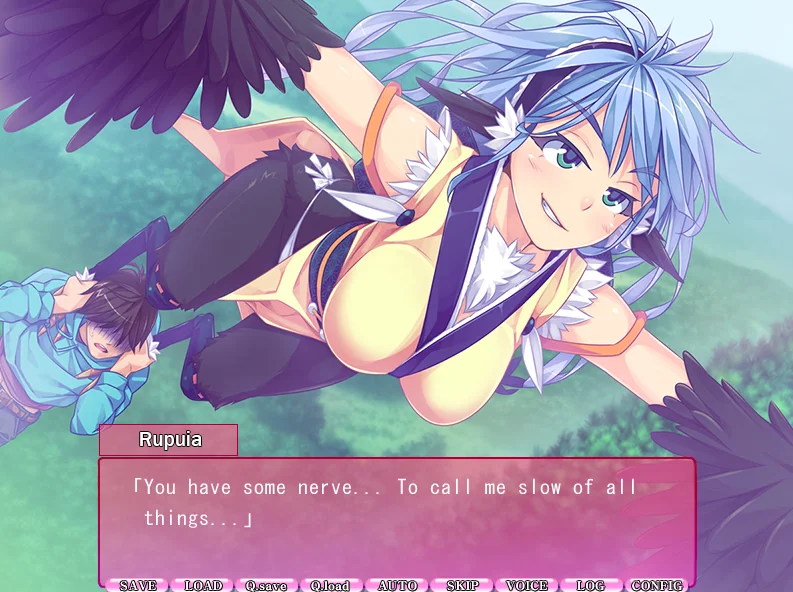Open the LOAD menu
Image resolution: width=793 pixels, height=592 pixels.
tap(203, 585)
